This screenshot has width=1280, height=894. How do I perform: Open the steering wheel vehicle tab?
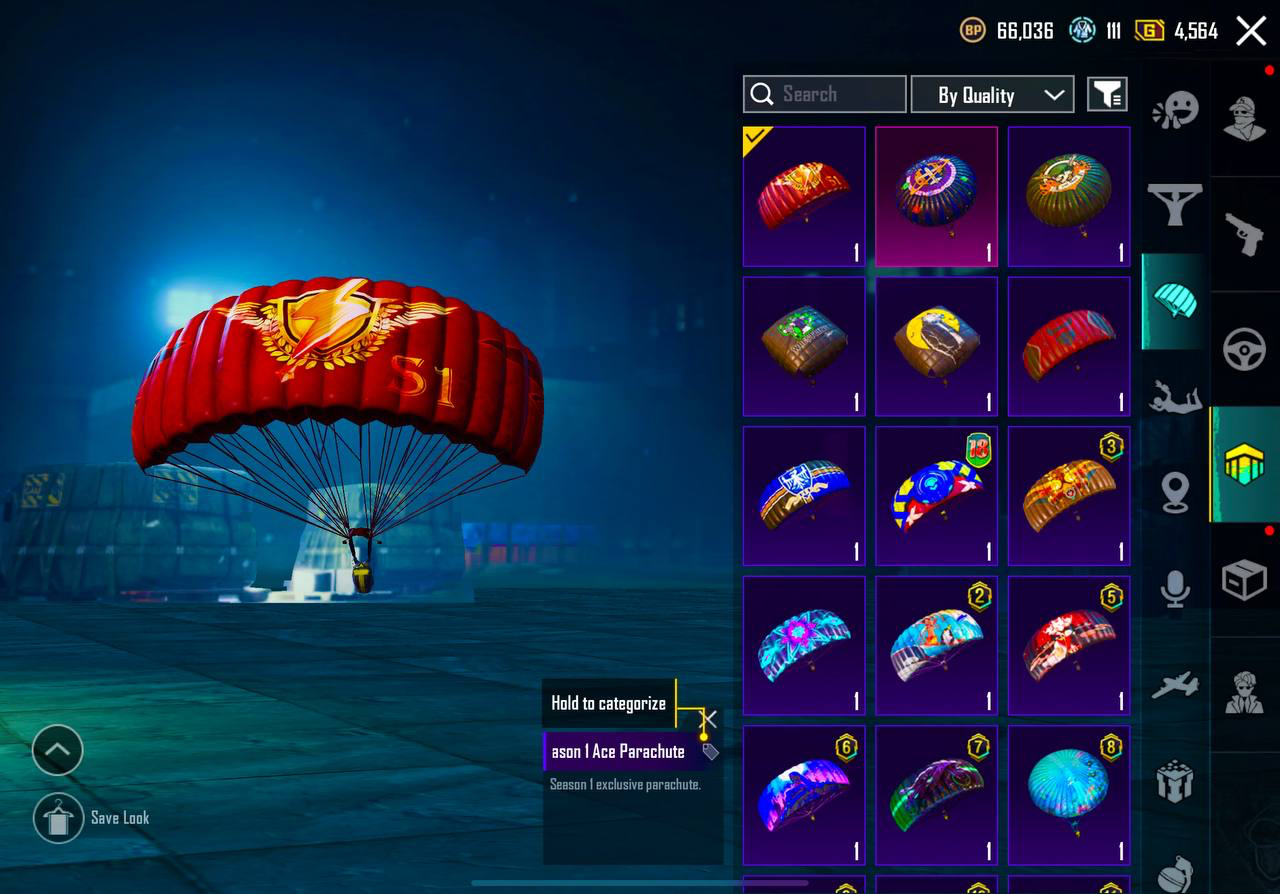pyautogui.click(x=1245, y=350)
